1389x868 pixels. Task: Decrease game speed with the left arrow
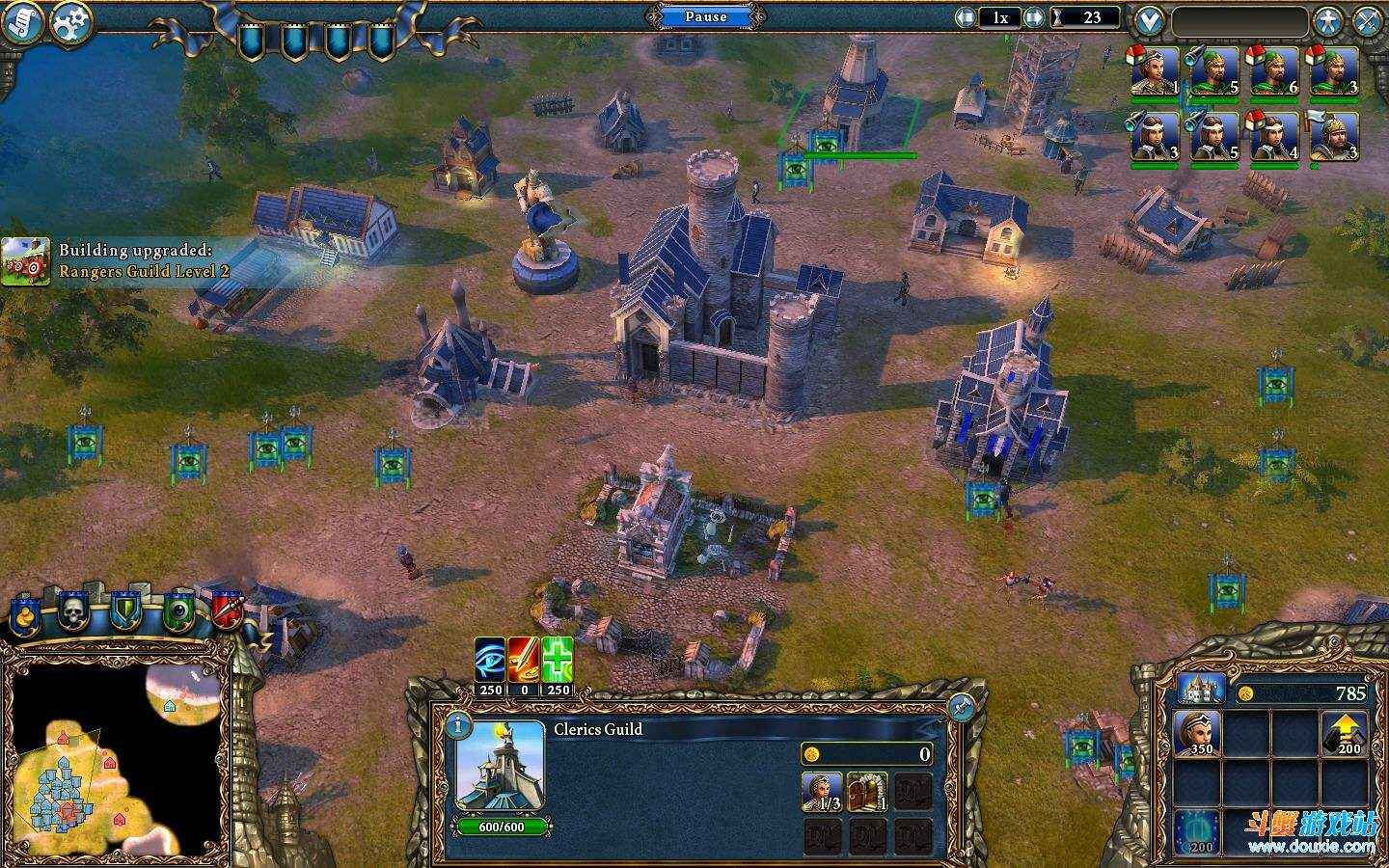(965, 17)
